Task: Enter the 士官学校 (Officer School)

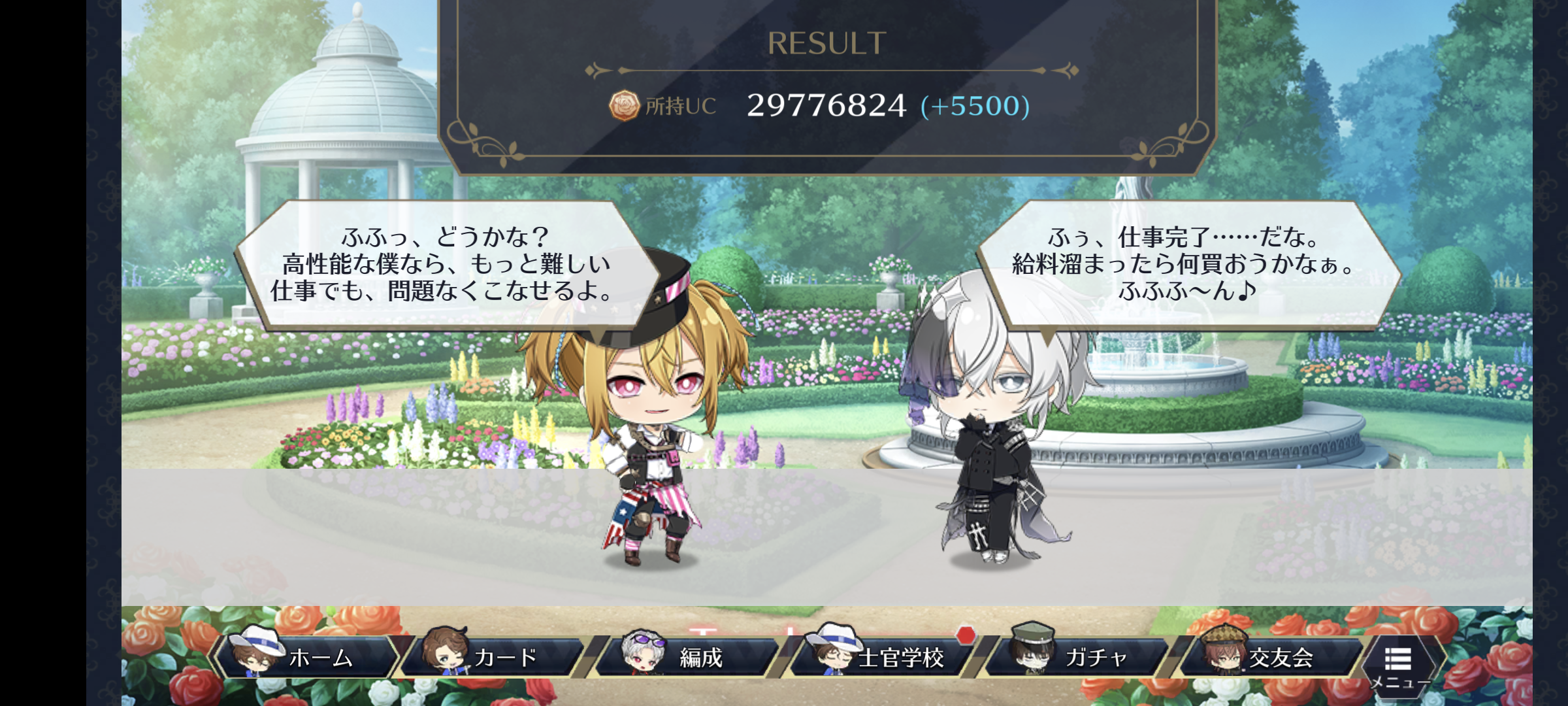Action: click(x=882, y=657)
